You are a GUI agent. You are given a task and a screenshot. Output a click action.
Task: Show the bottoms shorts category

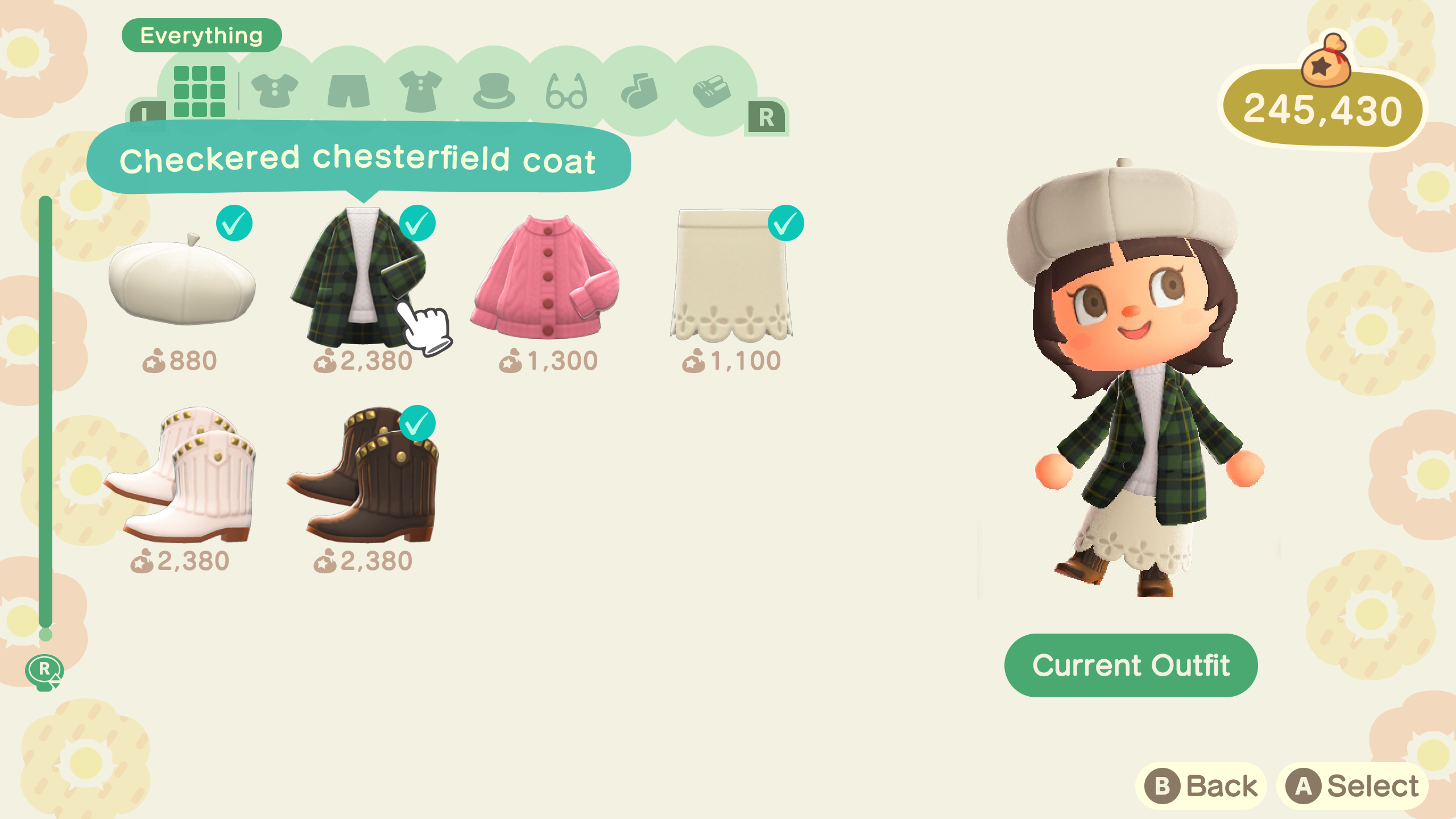click(x=348, y=91)
